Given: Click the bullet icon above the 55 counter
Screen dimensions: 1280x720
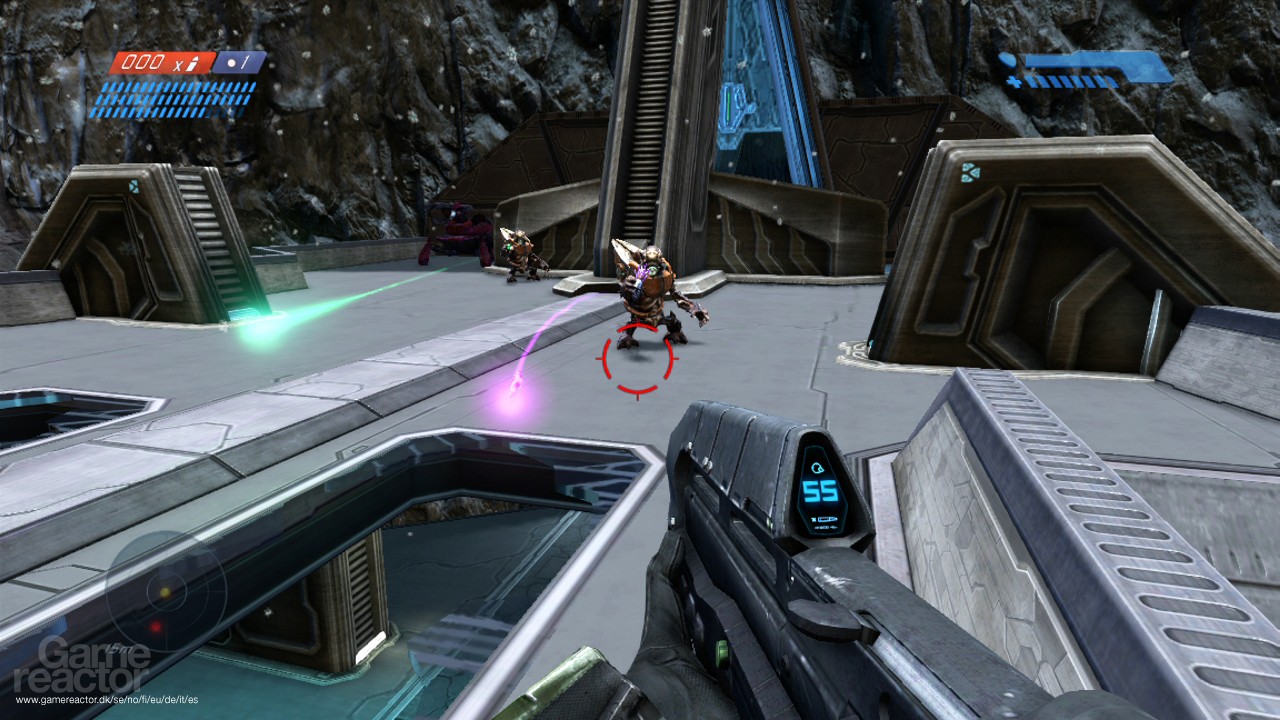Looking at the screenshot, I should [x=817, y=467].
